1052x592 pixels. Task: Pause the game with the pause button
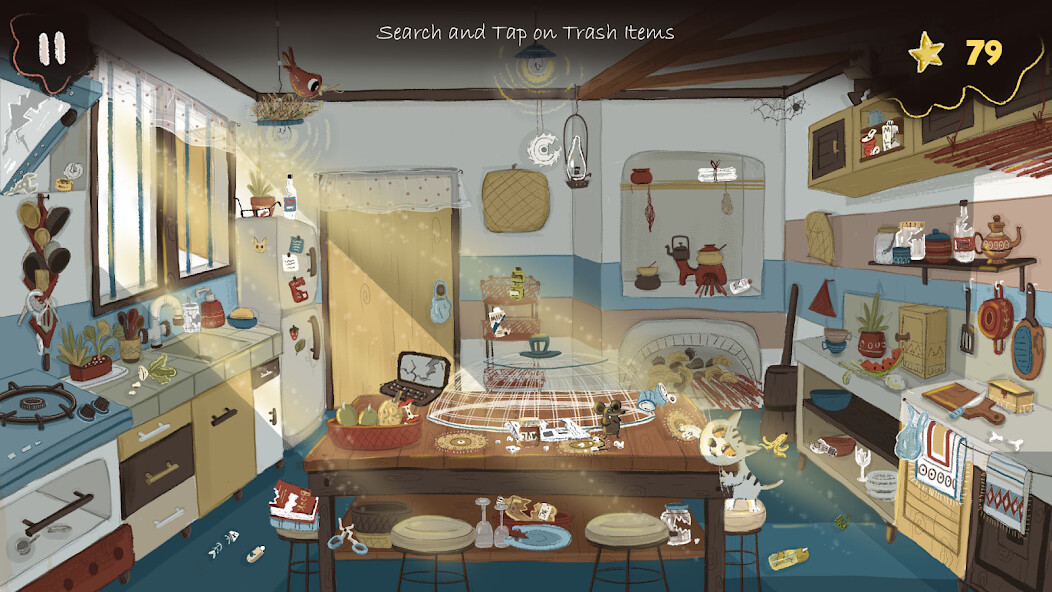coord(50,48)
